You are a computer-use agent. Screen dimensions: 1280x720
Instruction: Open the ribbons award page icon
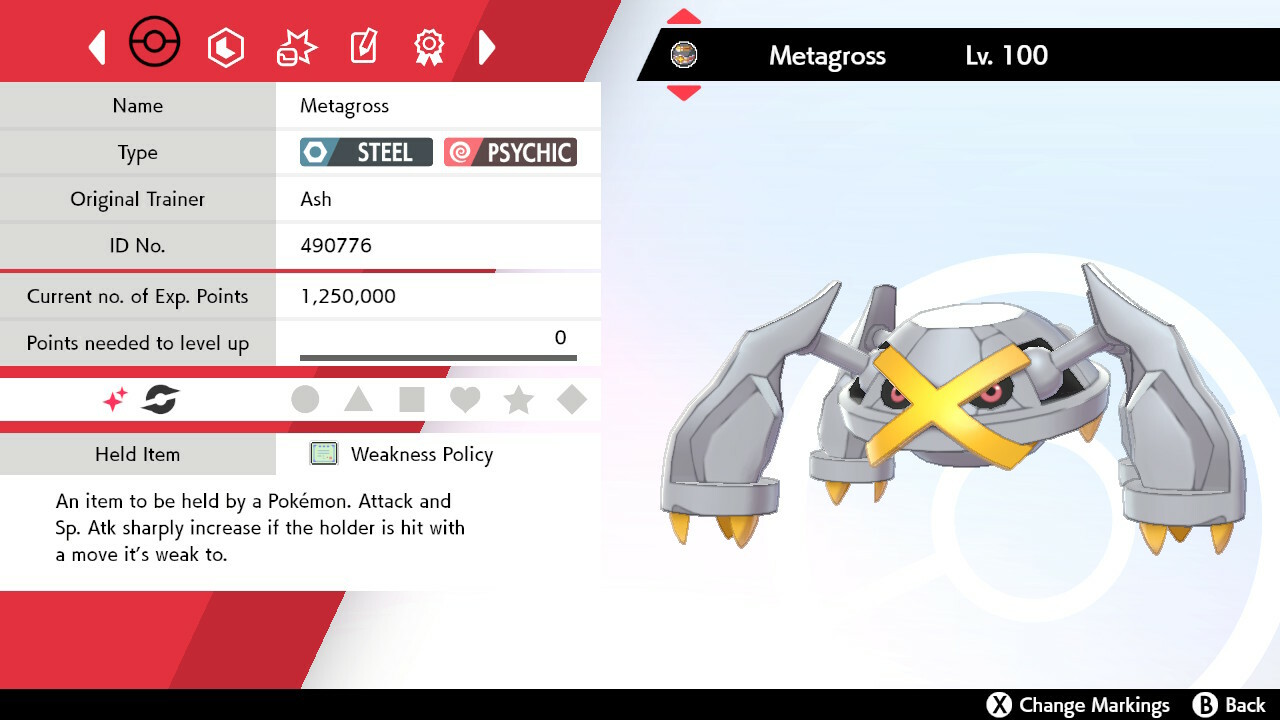(x=429, y=44)
